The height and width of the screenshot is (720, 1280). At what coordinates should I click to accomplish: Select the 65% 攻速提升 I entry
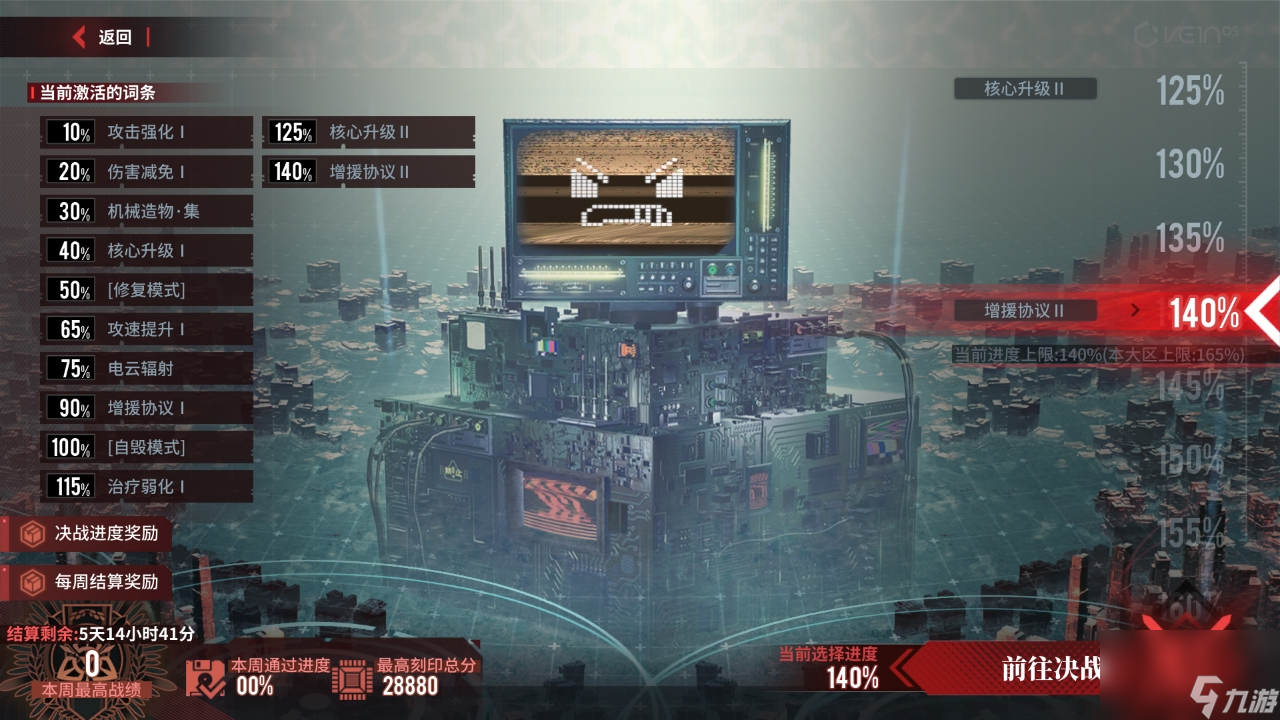coord(146,329)
